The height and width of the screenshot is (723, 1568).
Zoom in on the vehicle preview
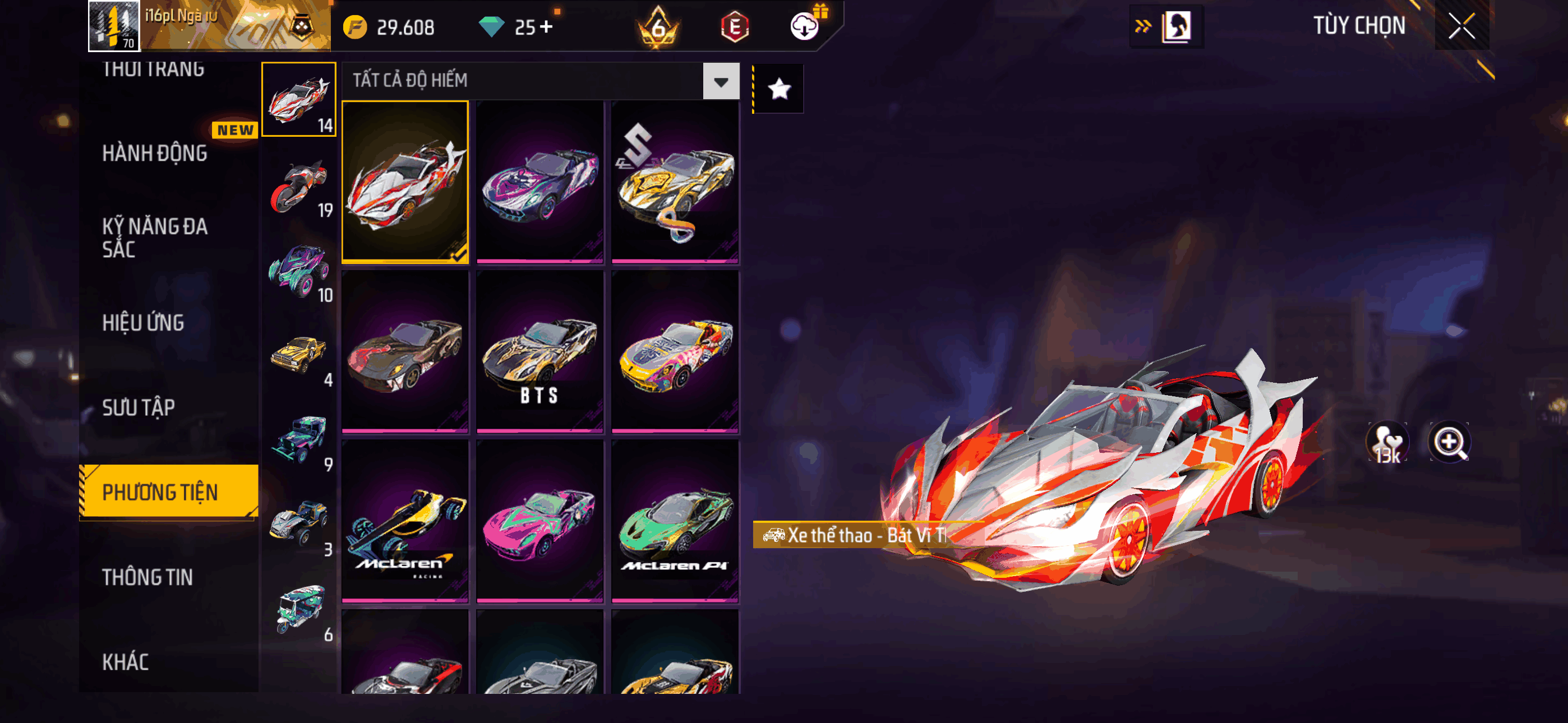tap(1449, 442)
